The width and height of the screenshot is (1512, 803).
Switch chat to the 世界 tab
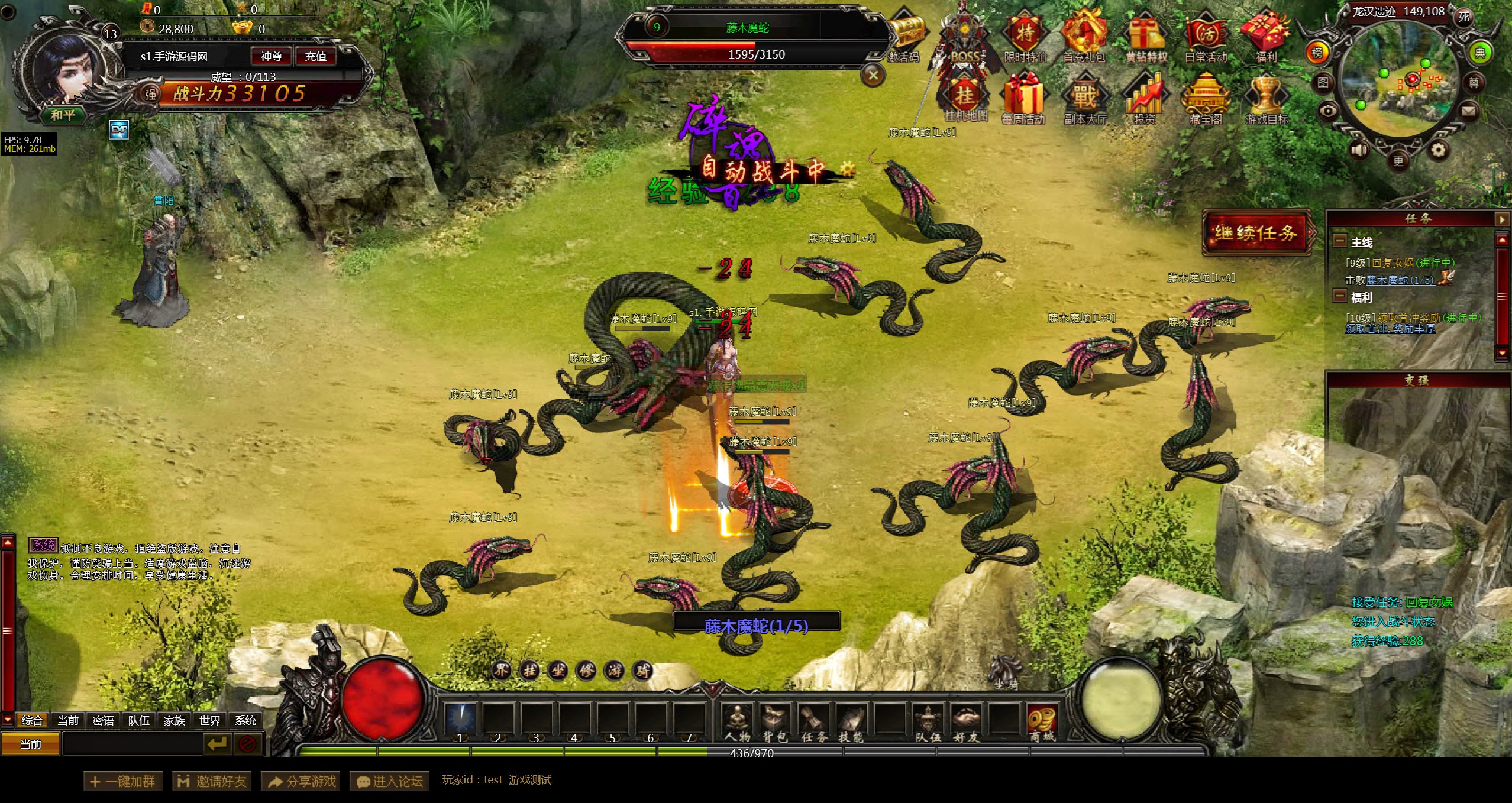[x=210, y=720]
